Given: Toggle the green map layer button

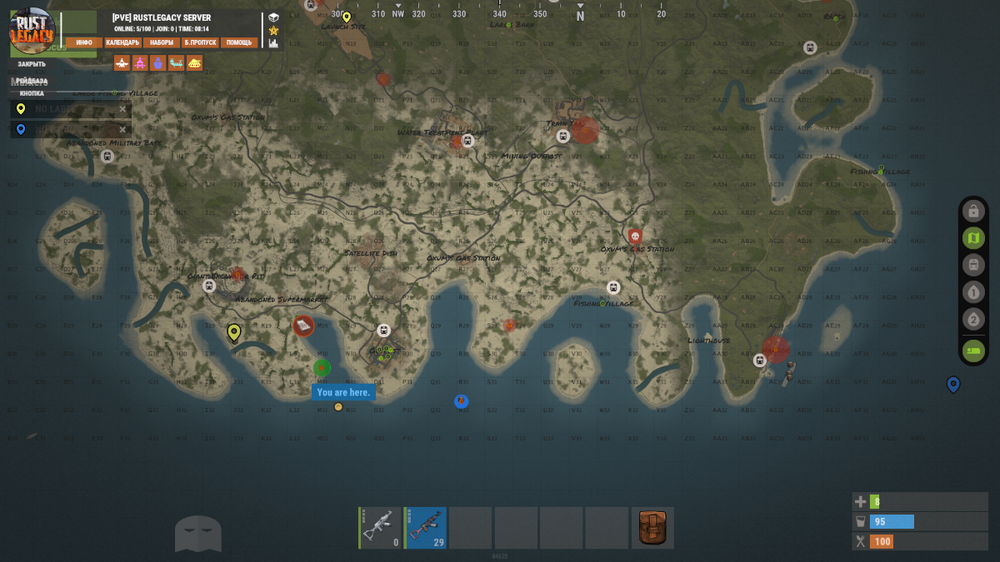Looking at the screenshot, I should (x=973, y=238).
